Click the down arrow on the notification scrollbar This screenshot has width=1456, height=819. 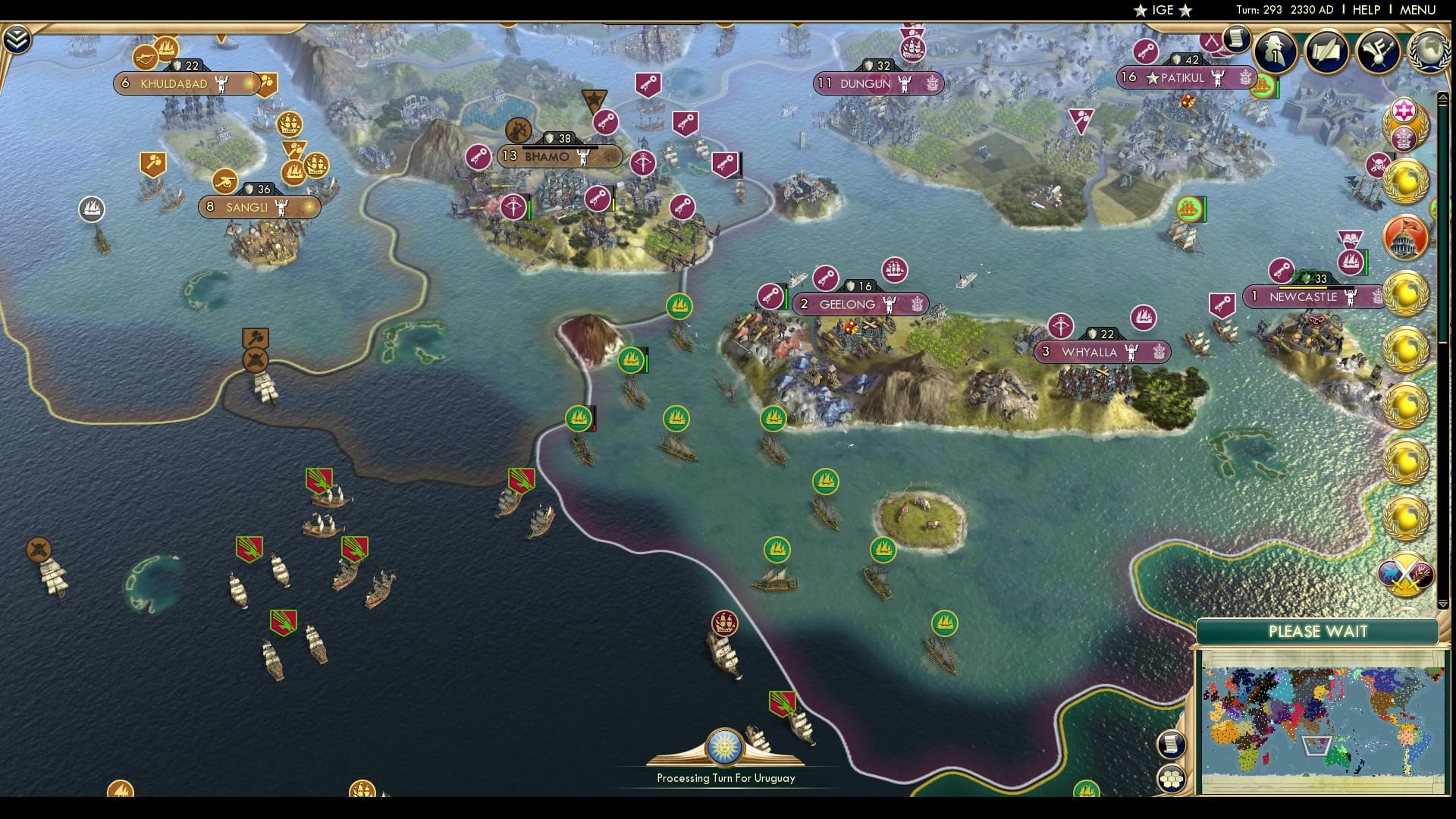point(1442,604)
